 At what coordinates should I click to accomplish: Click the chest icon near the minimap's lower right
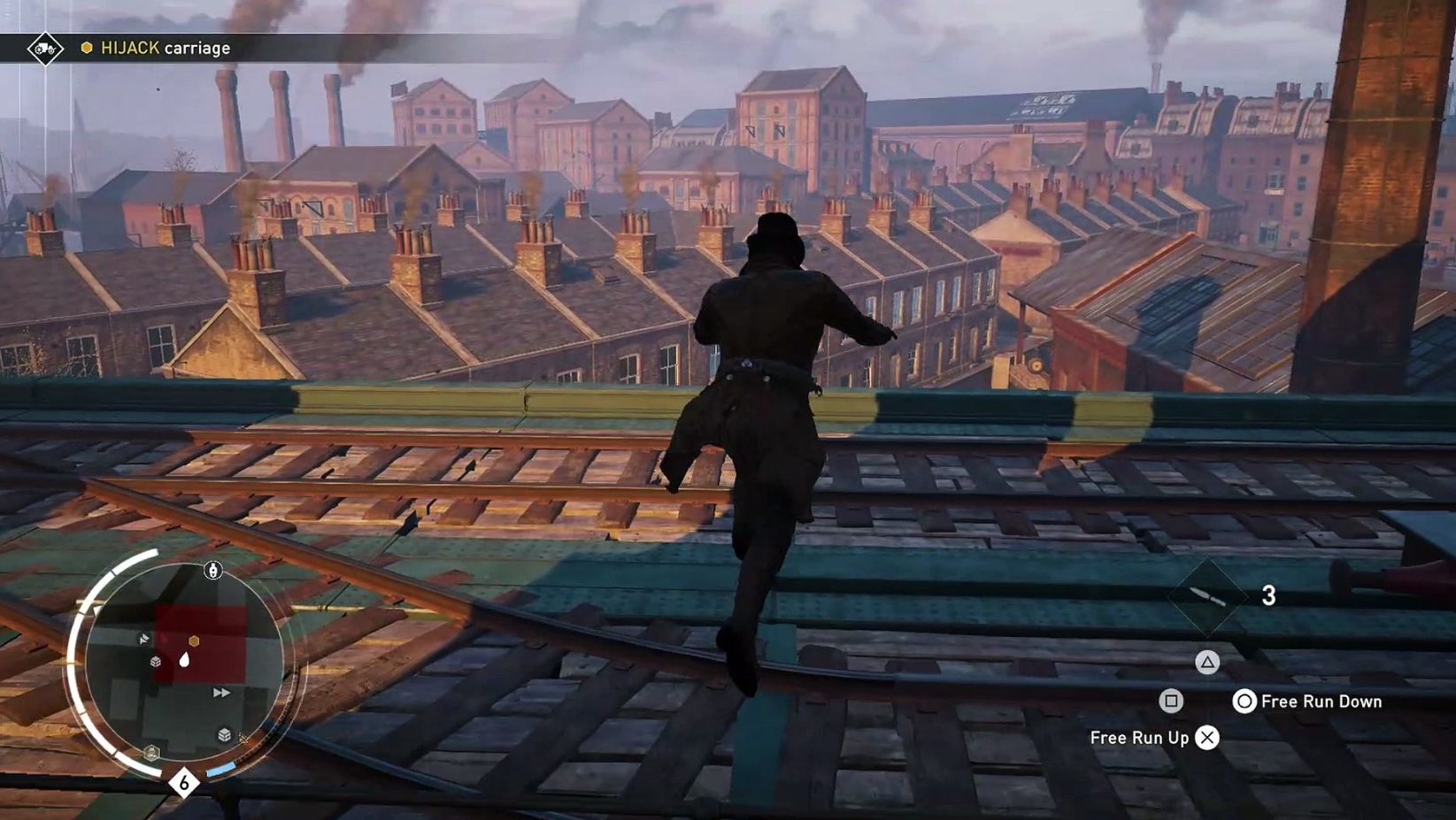[224, 732]
